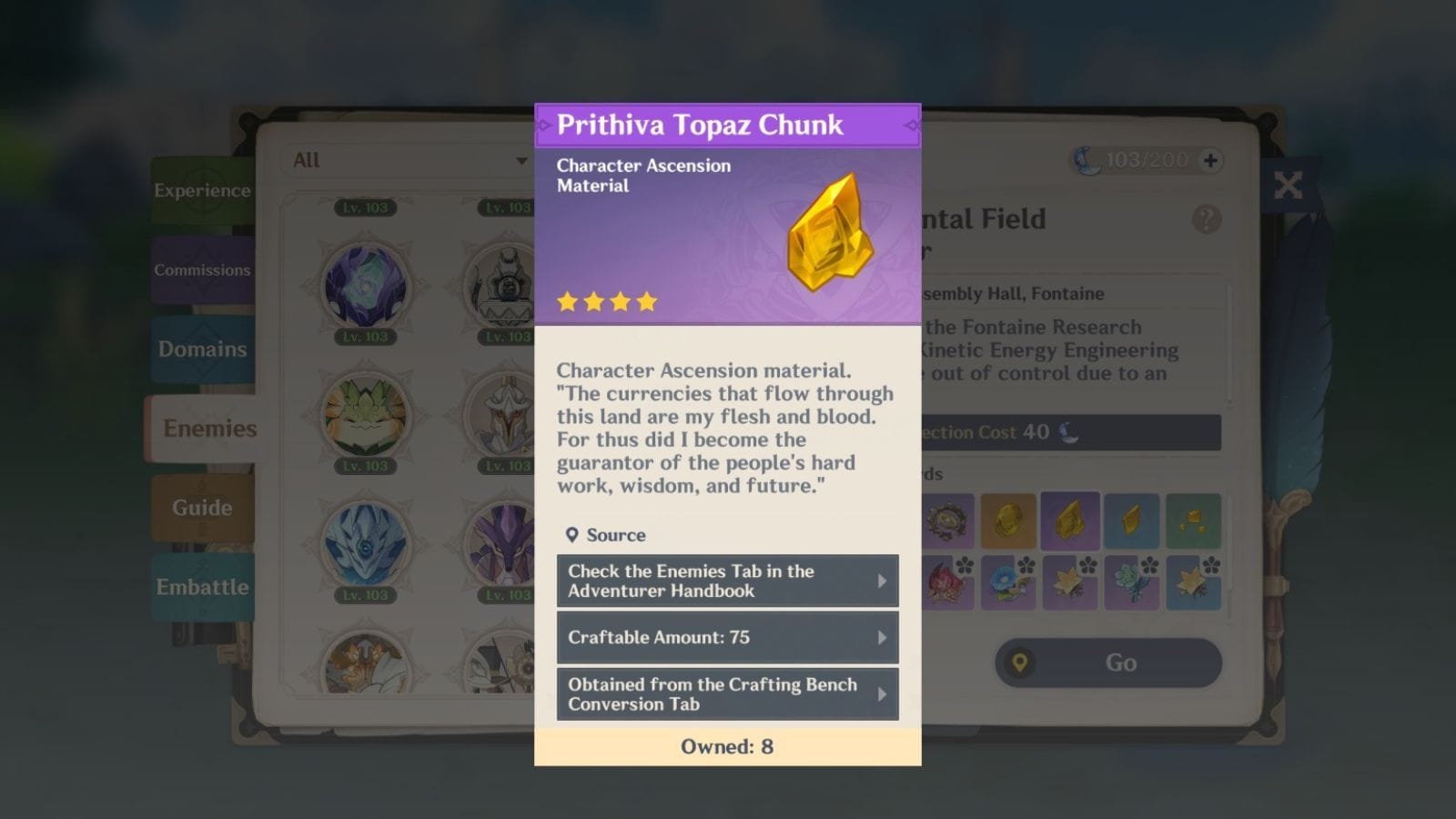Open the ring-shaped artifact reward icon

(949, 521)
